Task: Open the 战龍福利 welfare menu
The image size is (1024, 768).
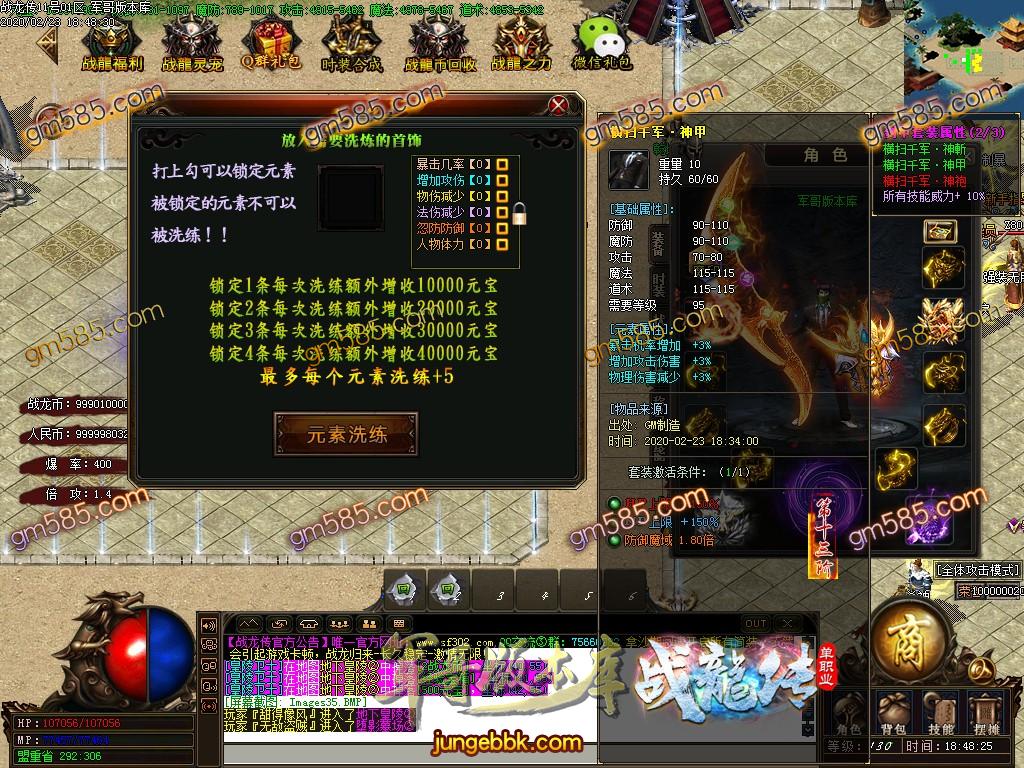Action: 111,43
